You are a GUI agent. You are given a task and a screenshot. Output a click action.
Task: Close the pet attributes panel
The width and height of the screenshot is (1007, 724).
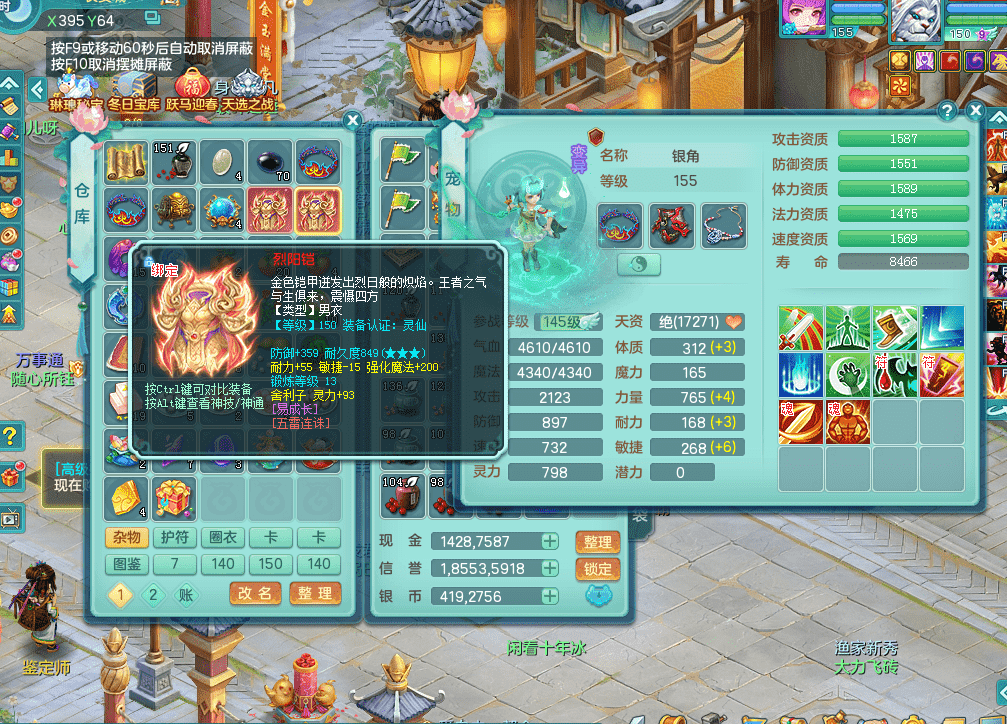[975, 111]
